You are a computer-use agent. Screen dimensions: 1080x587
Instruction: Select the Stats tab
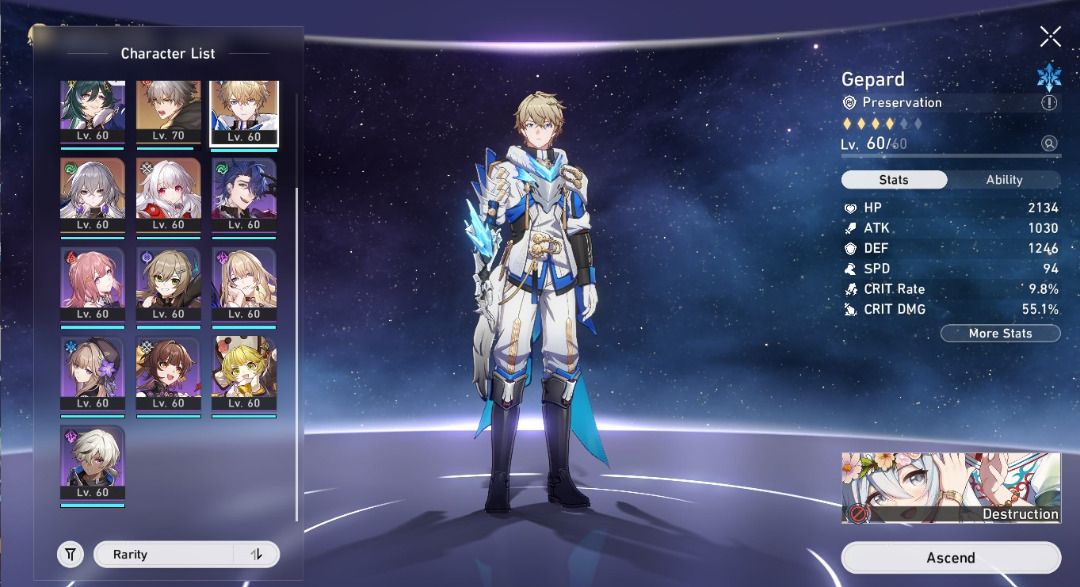(x=894, y=180)
